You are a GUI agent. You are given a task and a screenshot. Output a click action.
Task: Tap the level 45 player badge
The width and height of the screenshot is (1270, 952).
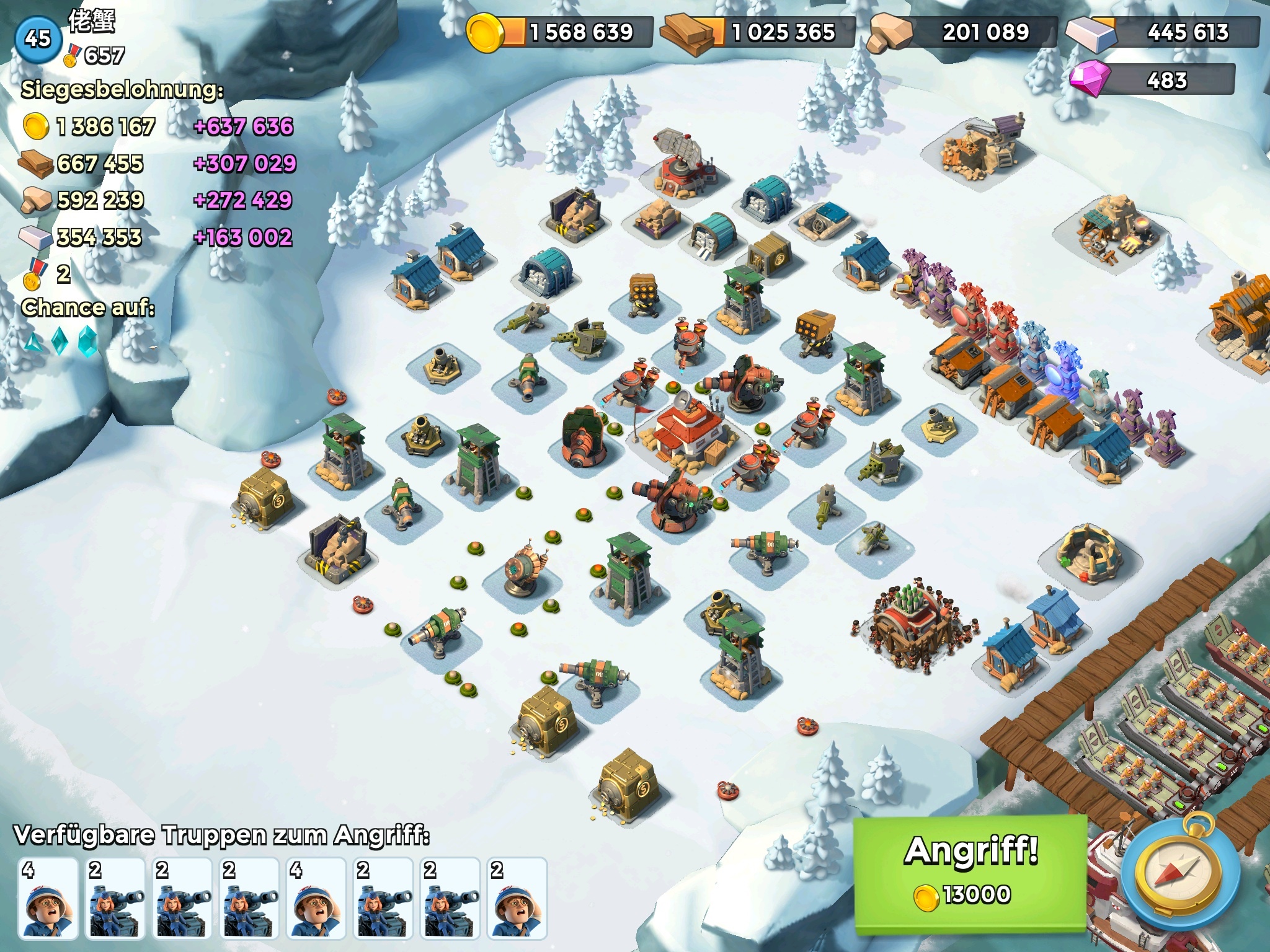coord(37,38)
